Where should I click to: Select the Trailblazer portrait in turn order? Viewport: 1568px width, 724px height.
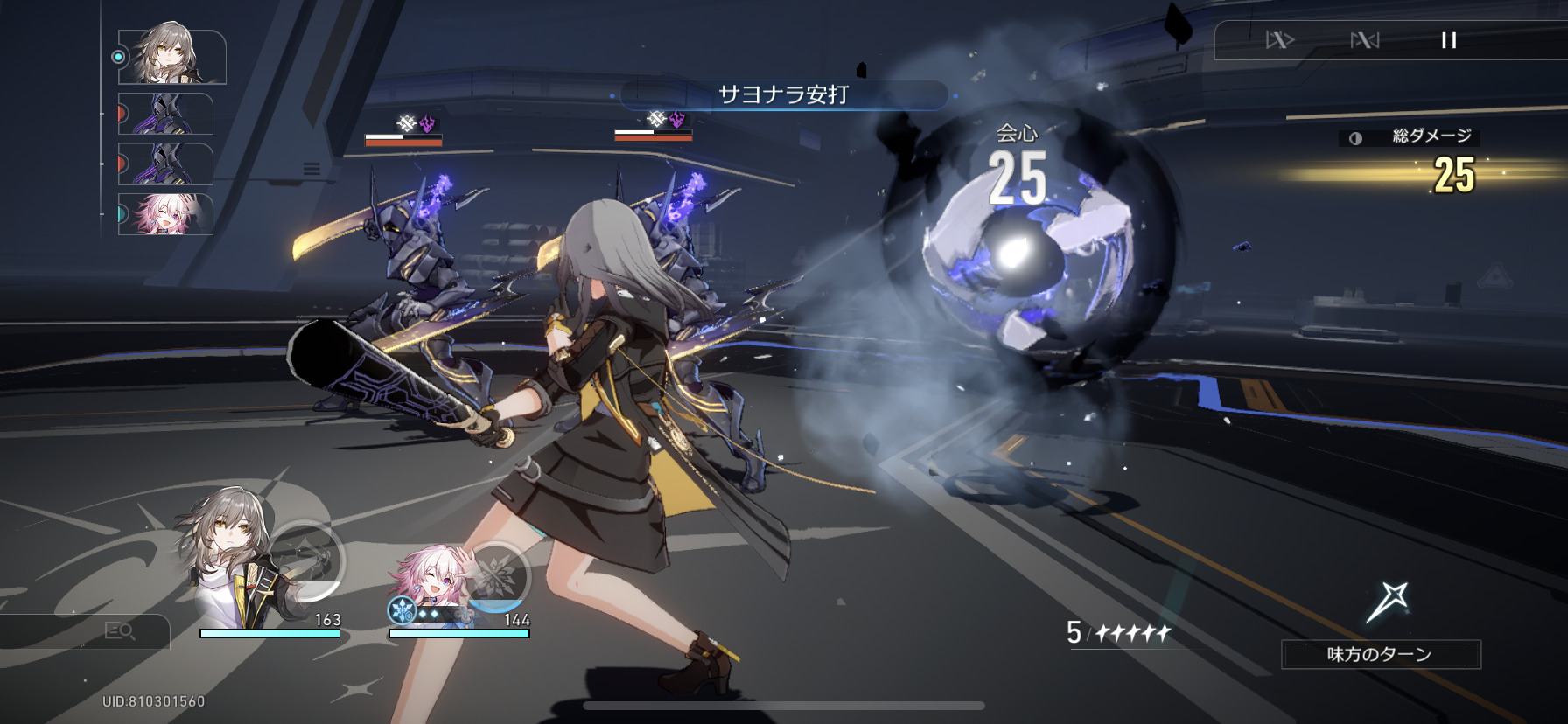(171, 57)
